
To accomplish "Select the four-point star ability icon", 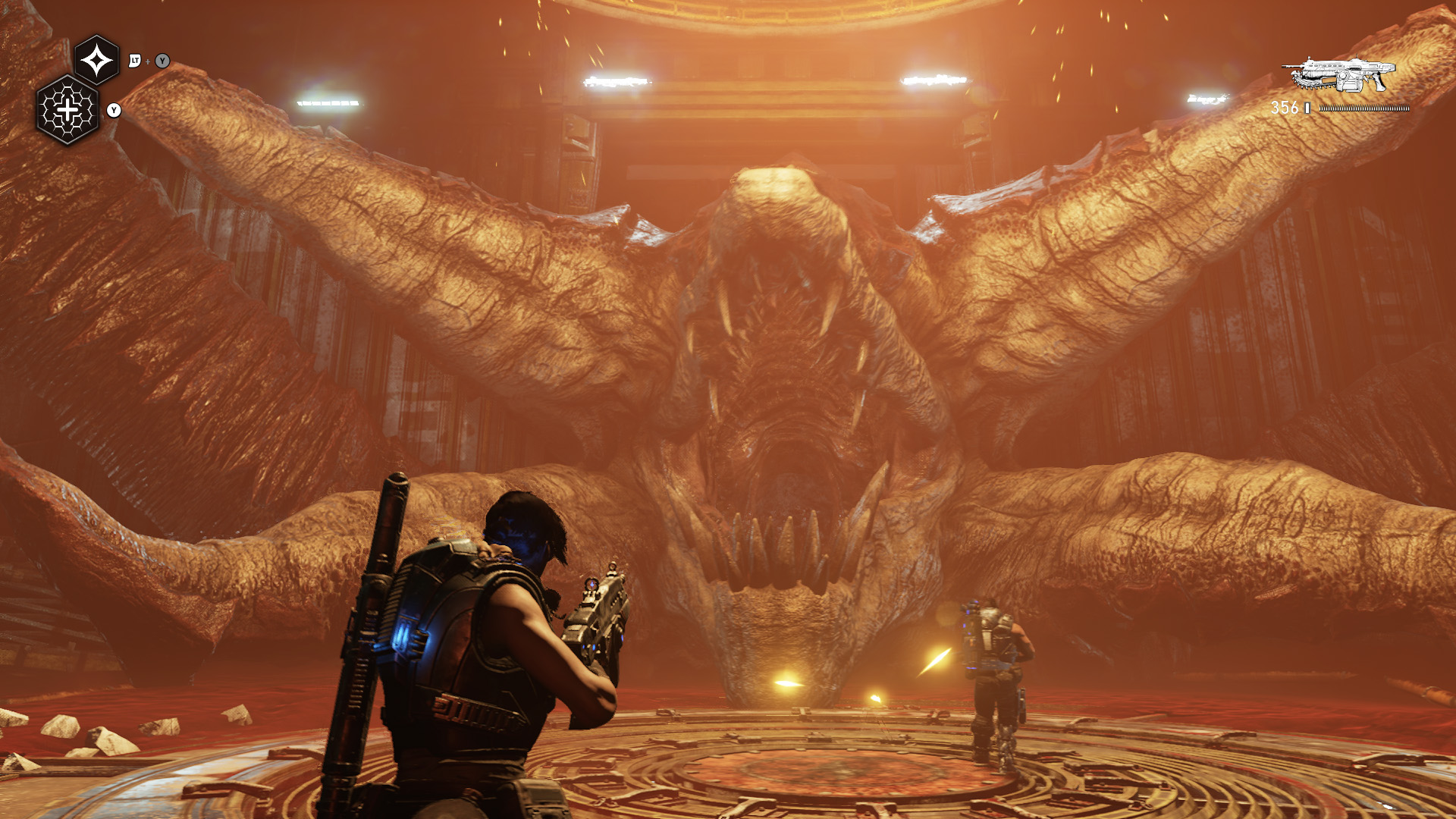I will (x=97, y=60).
